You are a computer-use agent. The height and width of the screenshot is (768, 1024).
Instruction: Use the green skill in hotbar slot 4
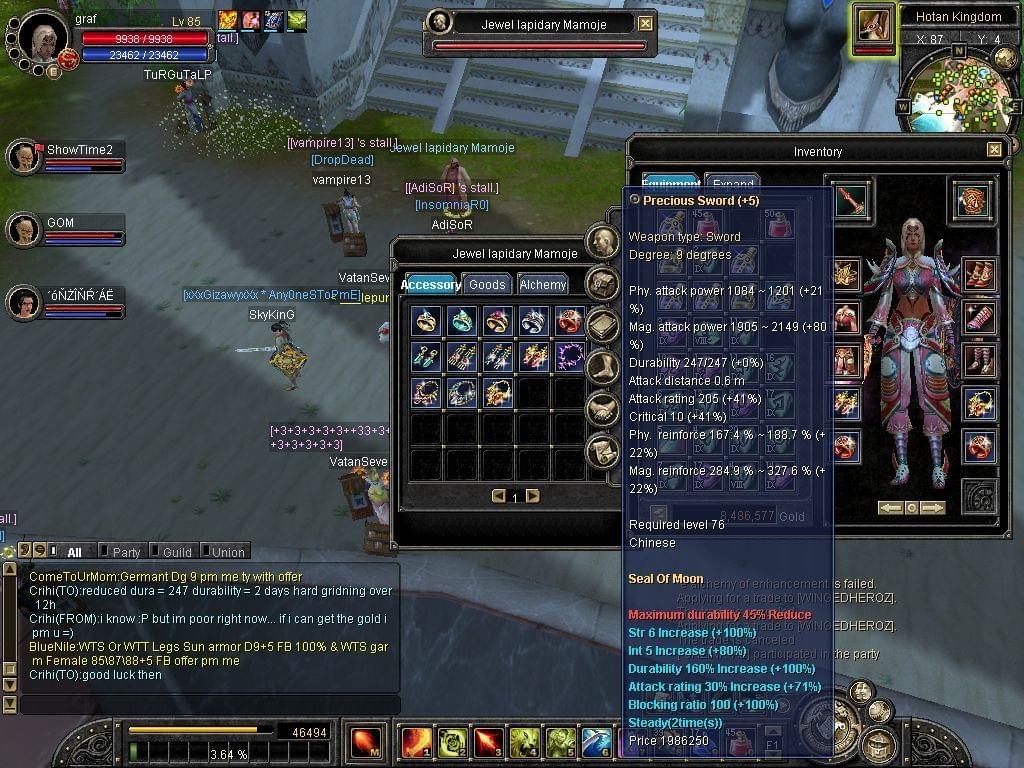[524, 742]
